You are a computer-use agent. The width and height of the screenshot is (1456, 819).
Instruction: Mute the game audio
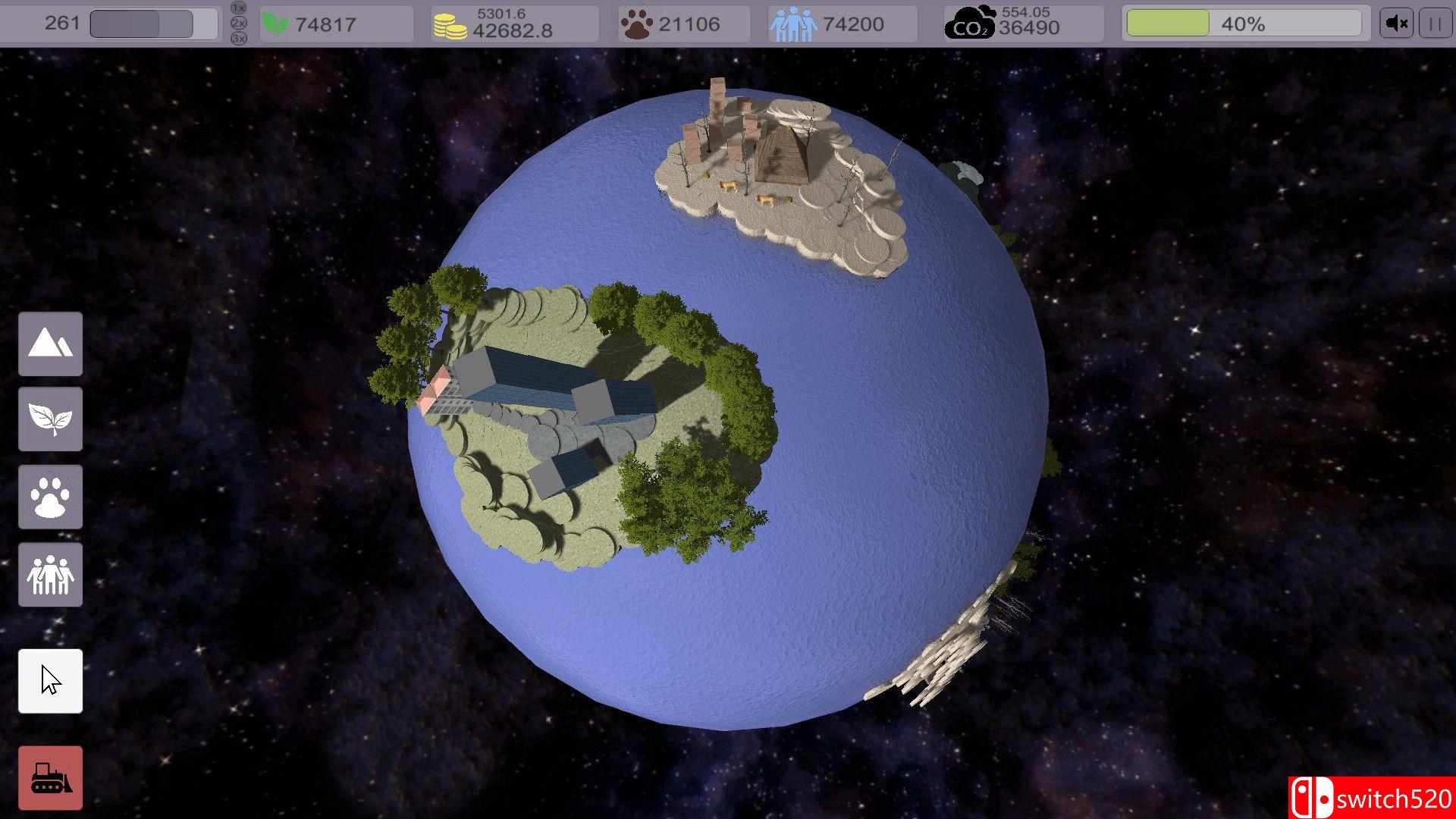pos(1395,22)
